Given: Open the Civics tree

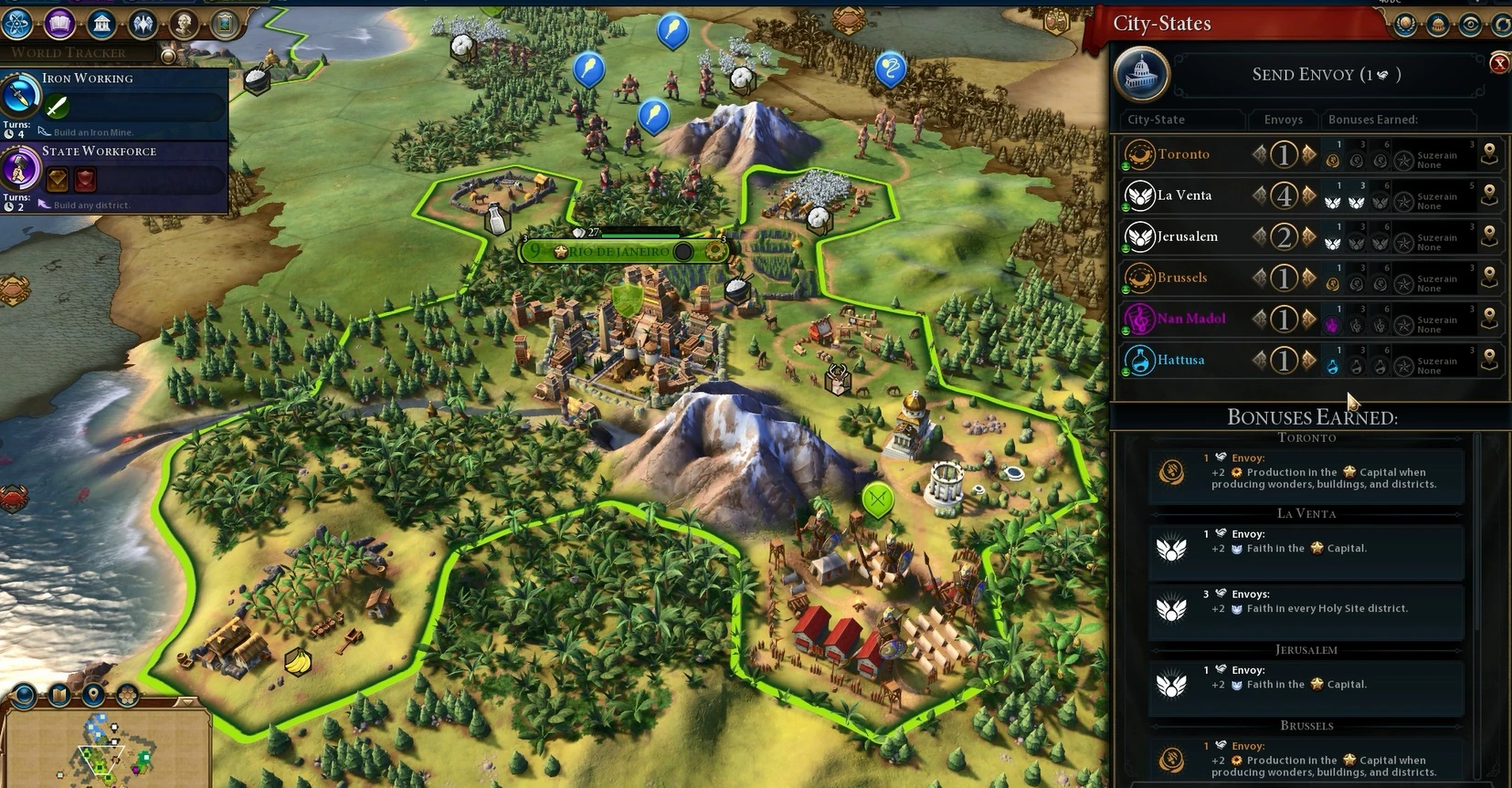Looking at the screenshot, I should 58,25.
